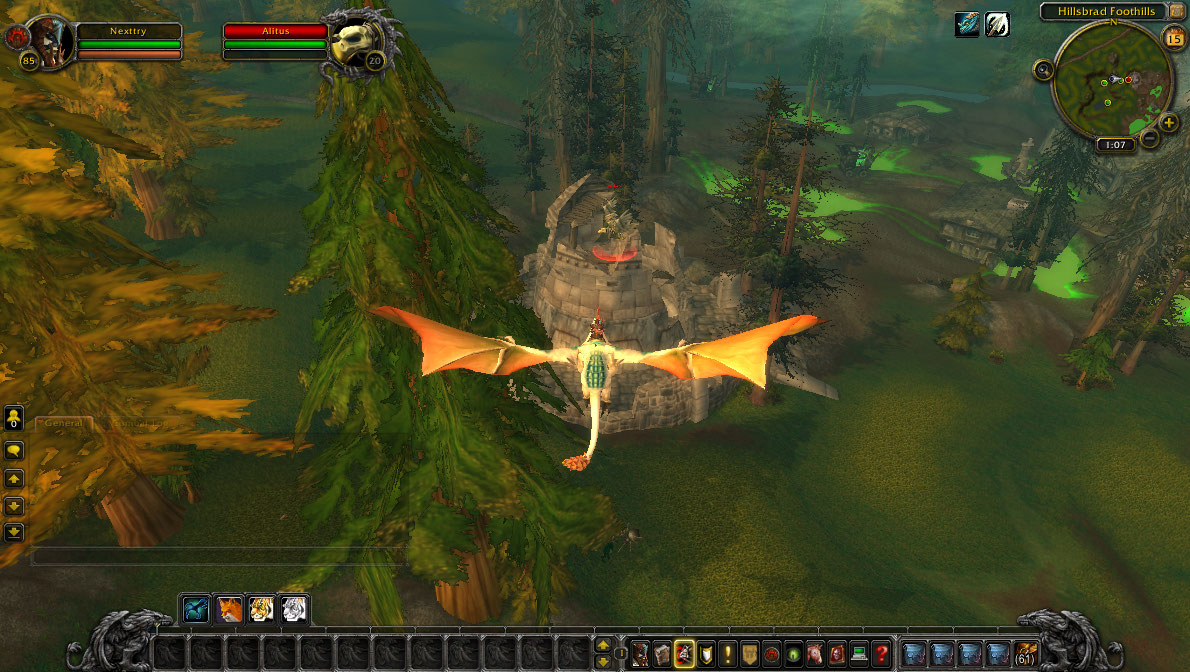Click the white arrow buff icon
Image resolution: width=1190 pixels, height=672 pixels.
tap(996, 25)
